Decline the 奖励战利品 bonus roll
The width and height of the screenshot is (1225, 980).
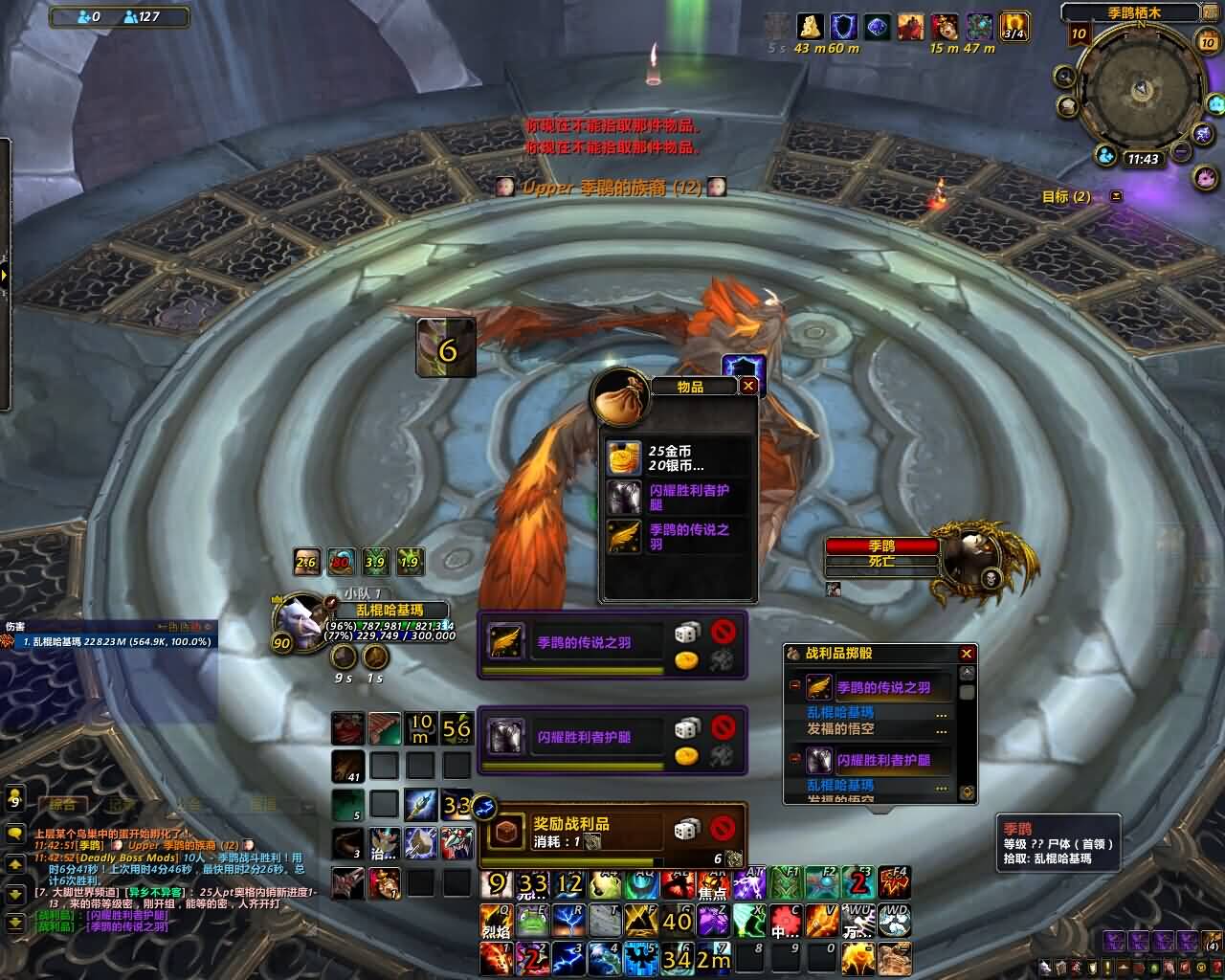point(724,827)
